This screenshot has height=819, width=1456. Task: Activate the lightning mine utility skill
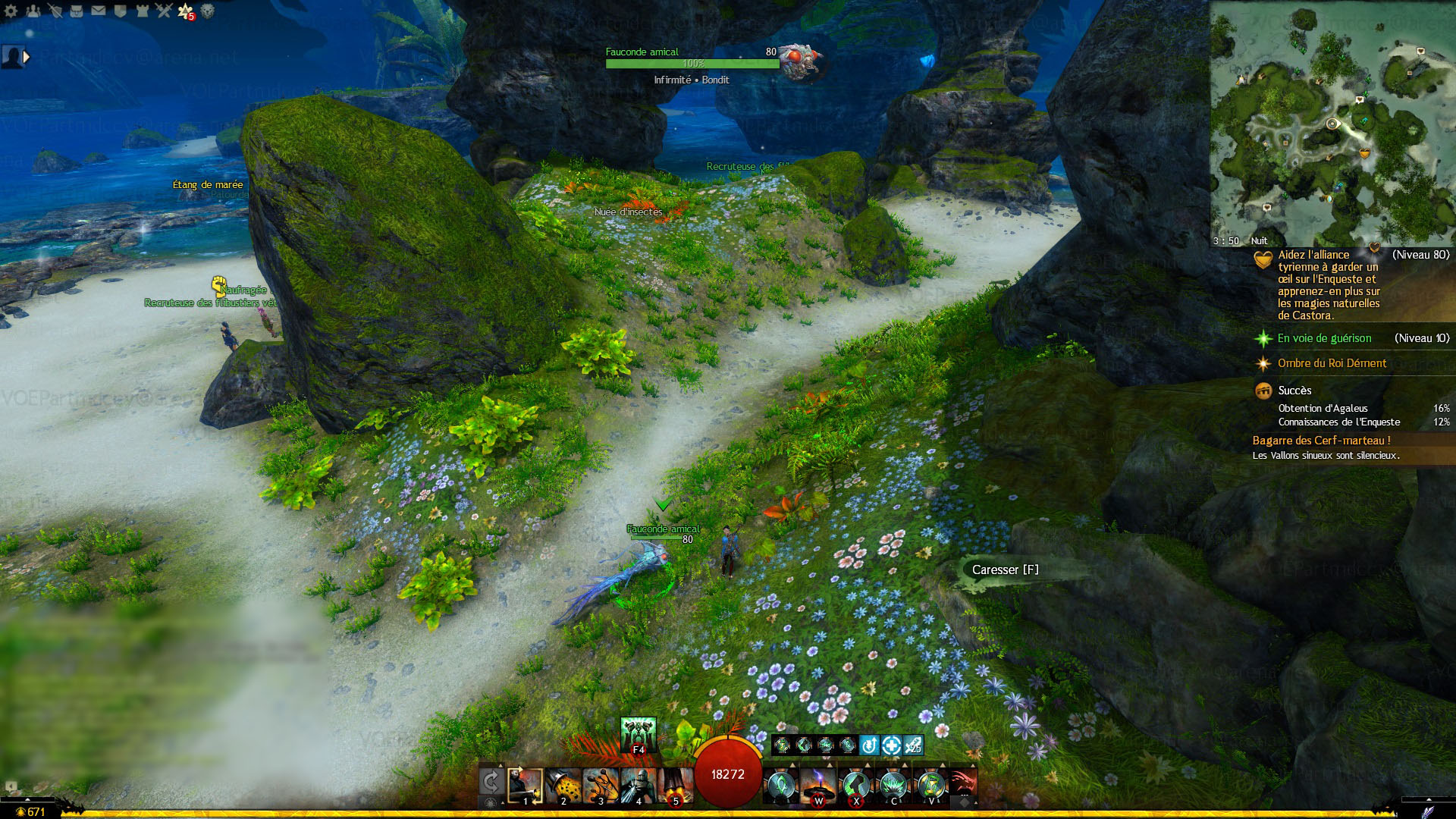tap(818, 786)
